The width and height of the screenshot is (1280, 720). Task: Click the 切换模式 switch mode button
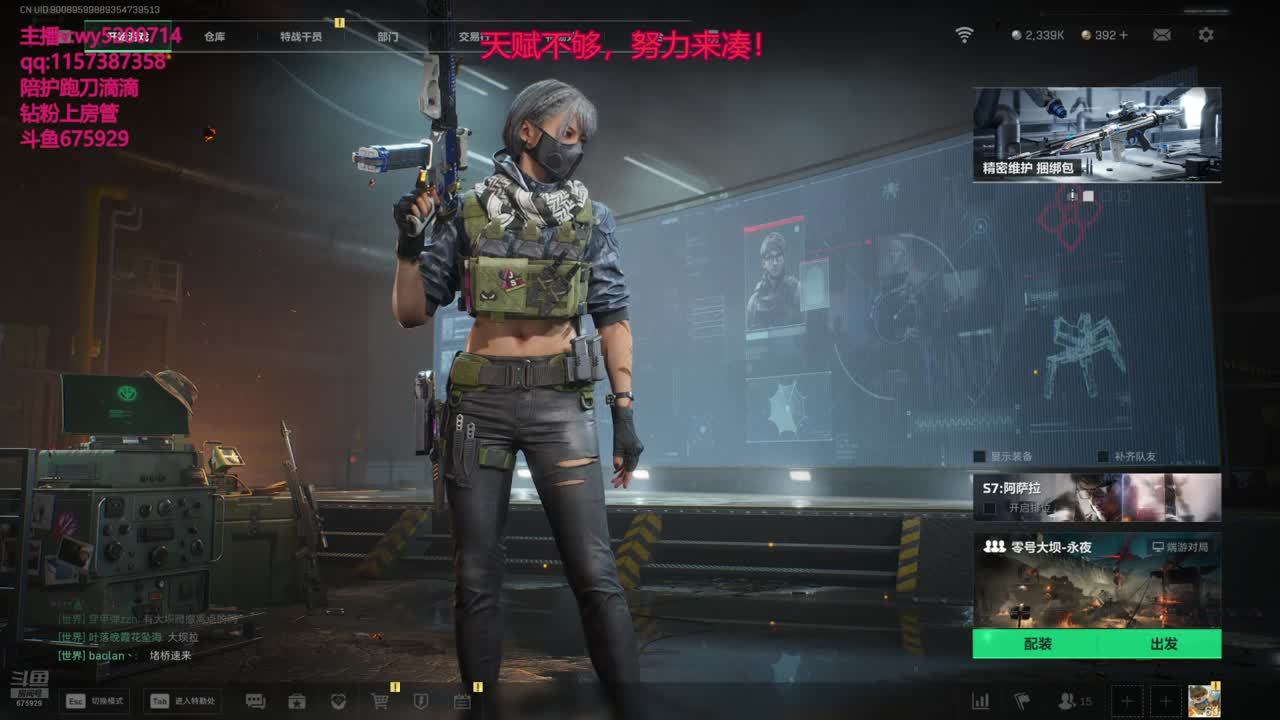pyautogui.click(x=95, y=701)
